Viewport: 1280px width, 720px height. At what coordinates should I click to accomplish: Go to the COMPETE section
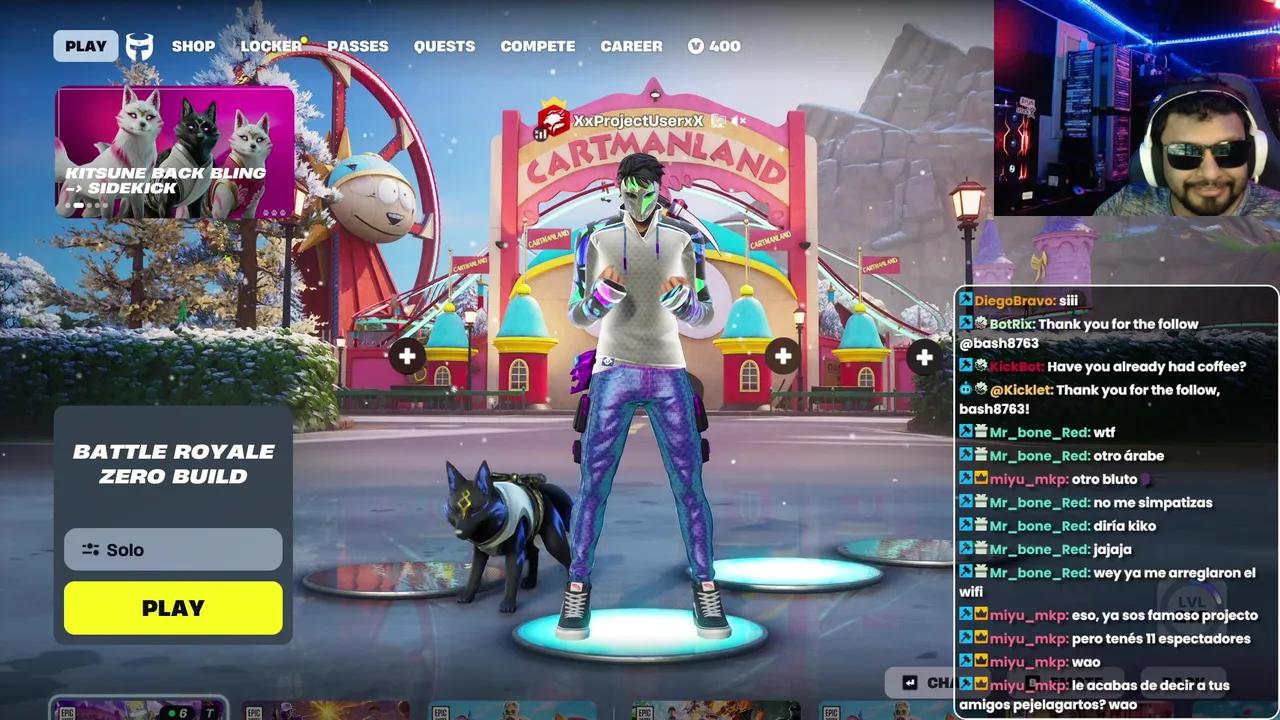537,45
